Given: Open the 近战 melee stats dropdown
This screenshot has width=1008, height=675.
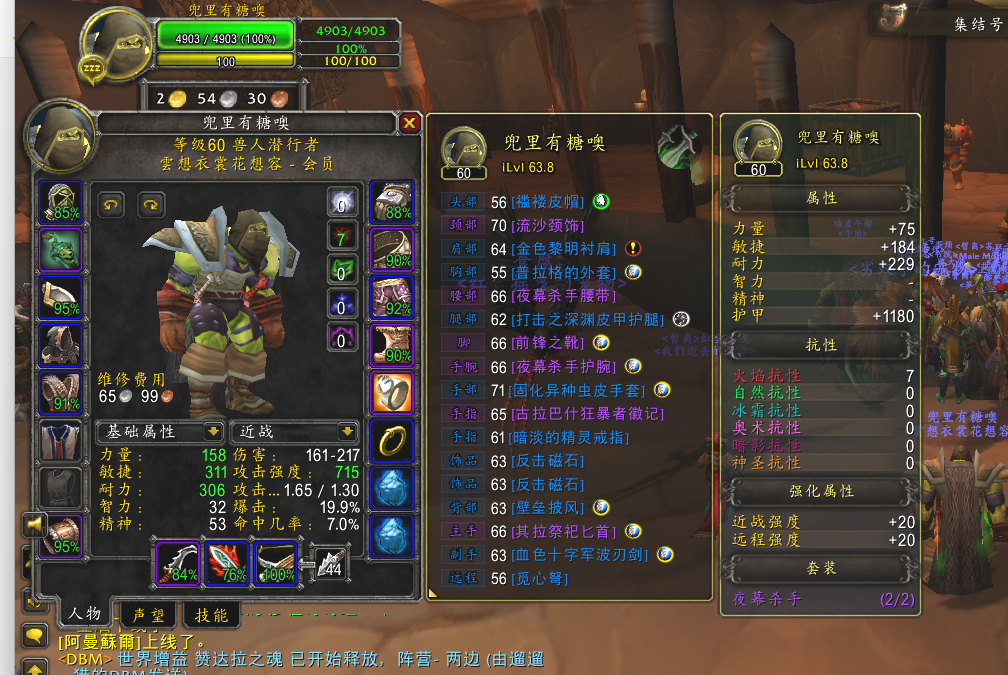Looking at the screenshot, I should [293, 432].
